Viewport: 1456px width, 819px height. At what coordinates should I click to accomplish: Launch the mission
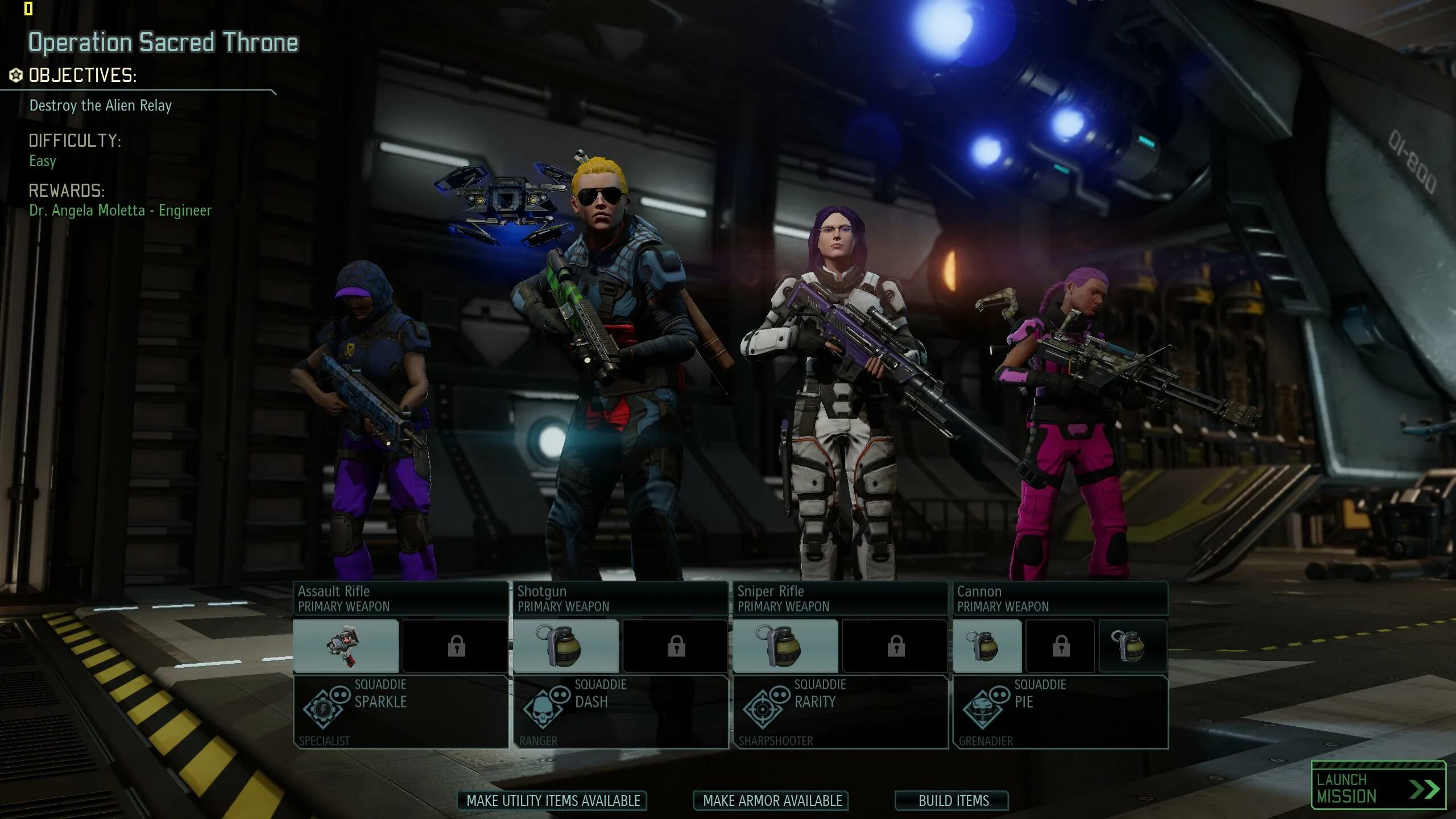[x=1378, y=787]
